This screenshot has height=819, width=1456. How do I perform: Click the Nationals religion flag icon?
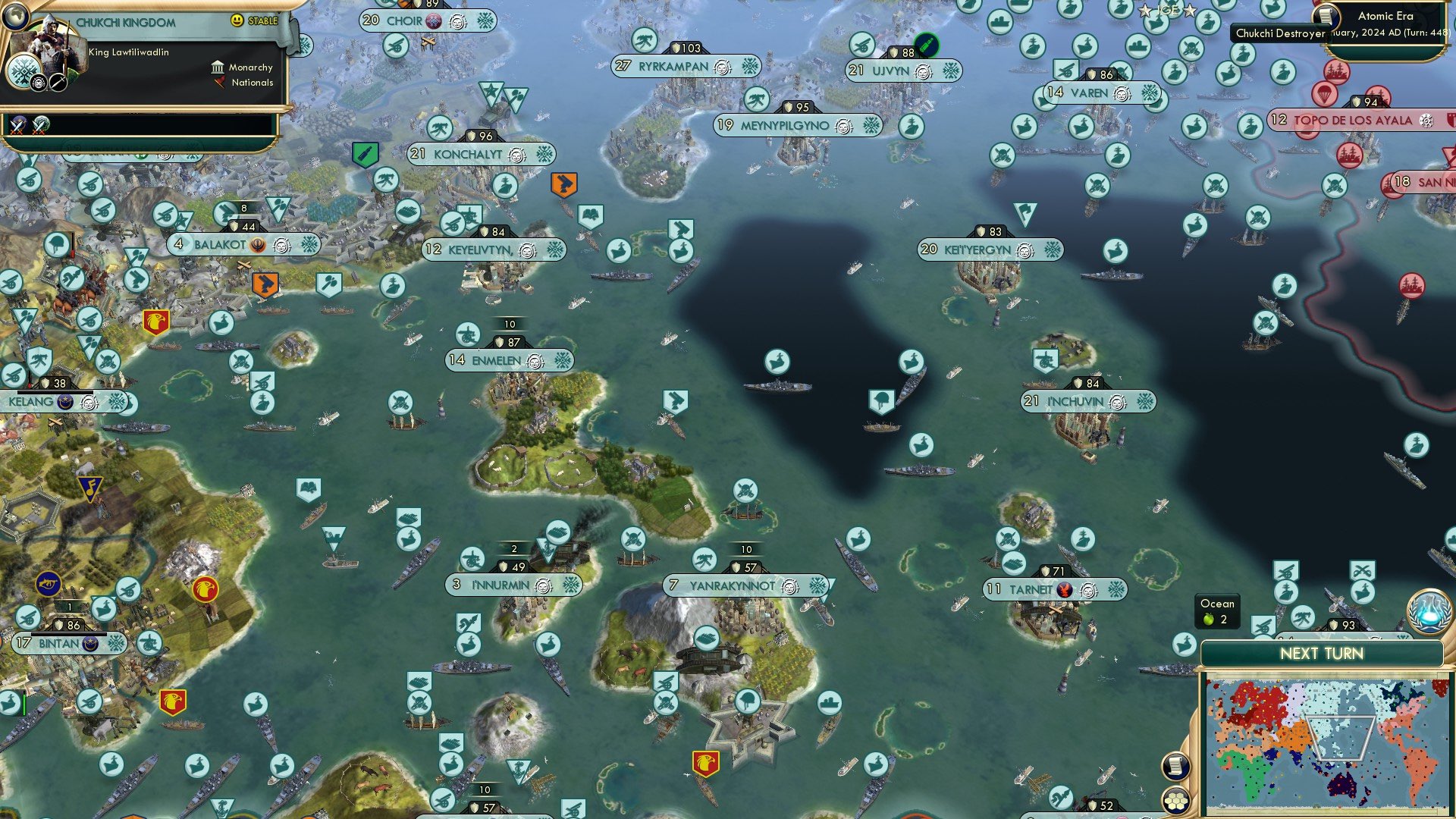(x=221, y=83)
